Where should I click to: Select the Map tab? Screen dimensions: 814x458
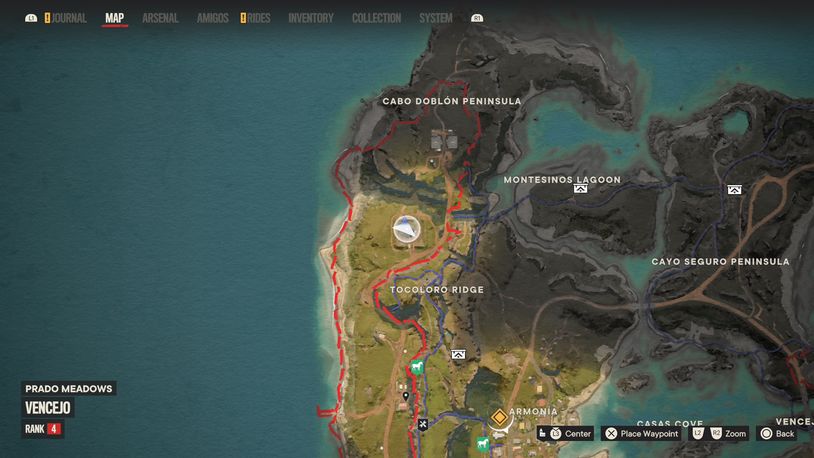click(115, 18)
